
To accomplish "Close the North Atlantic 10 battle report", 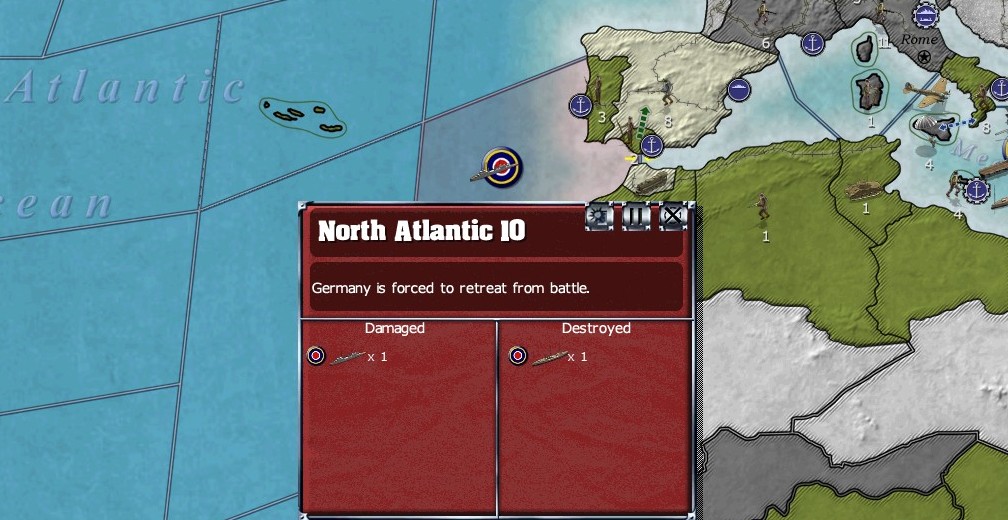I will tap(673, 216).
